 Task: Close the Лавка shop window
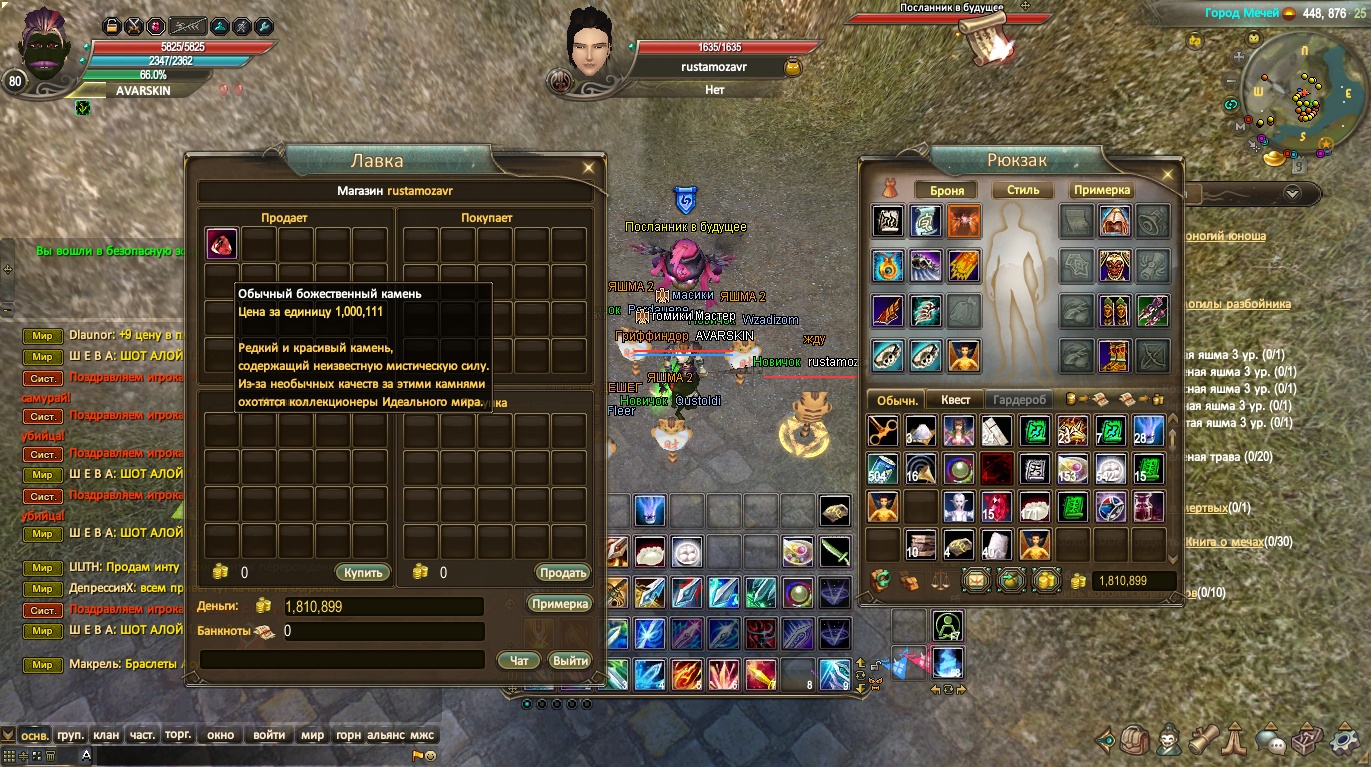click(x=589, y=168)
